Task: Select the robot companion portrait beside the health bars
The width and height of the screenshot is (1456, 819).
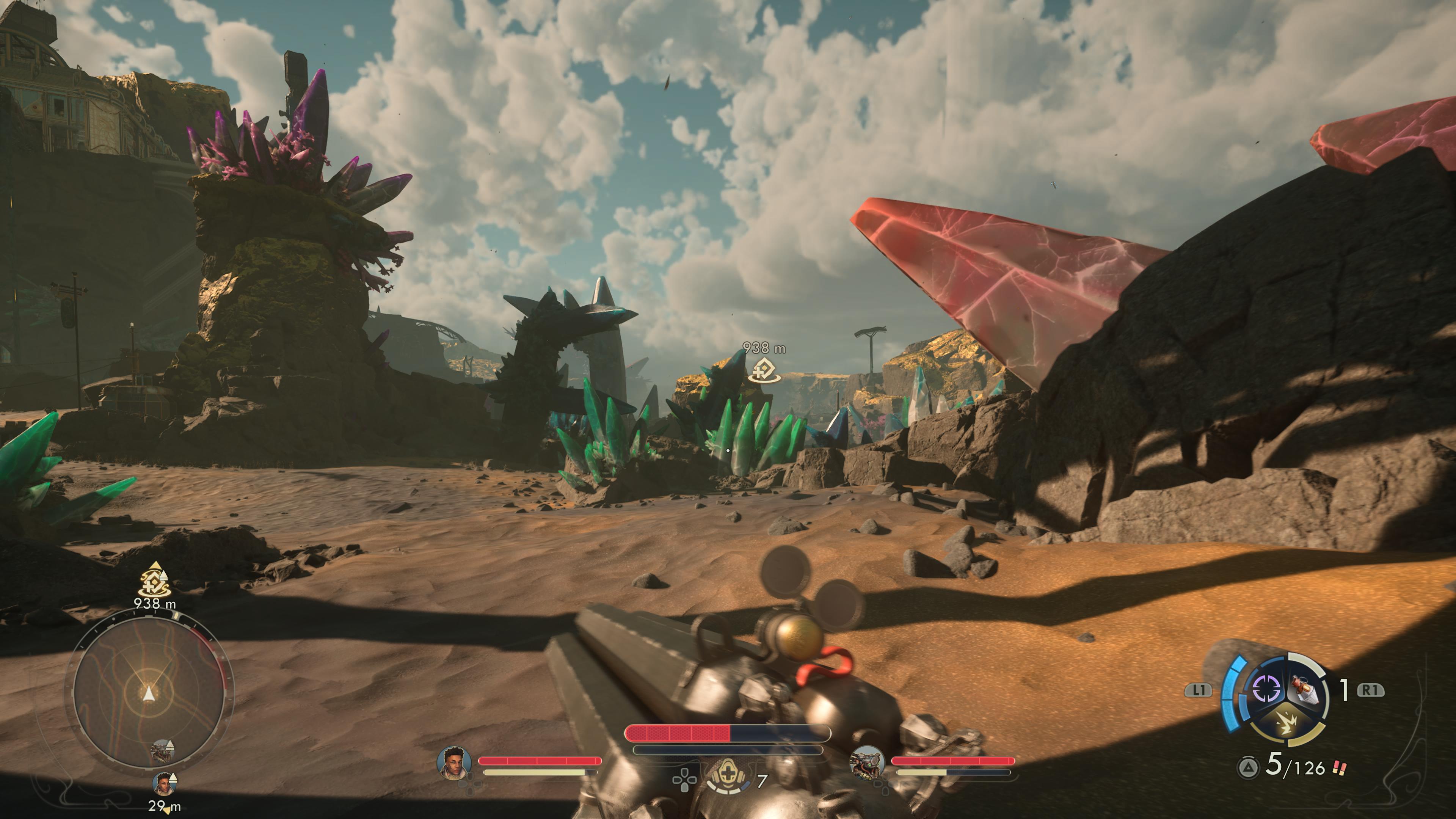Action: point(867,763)
